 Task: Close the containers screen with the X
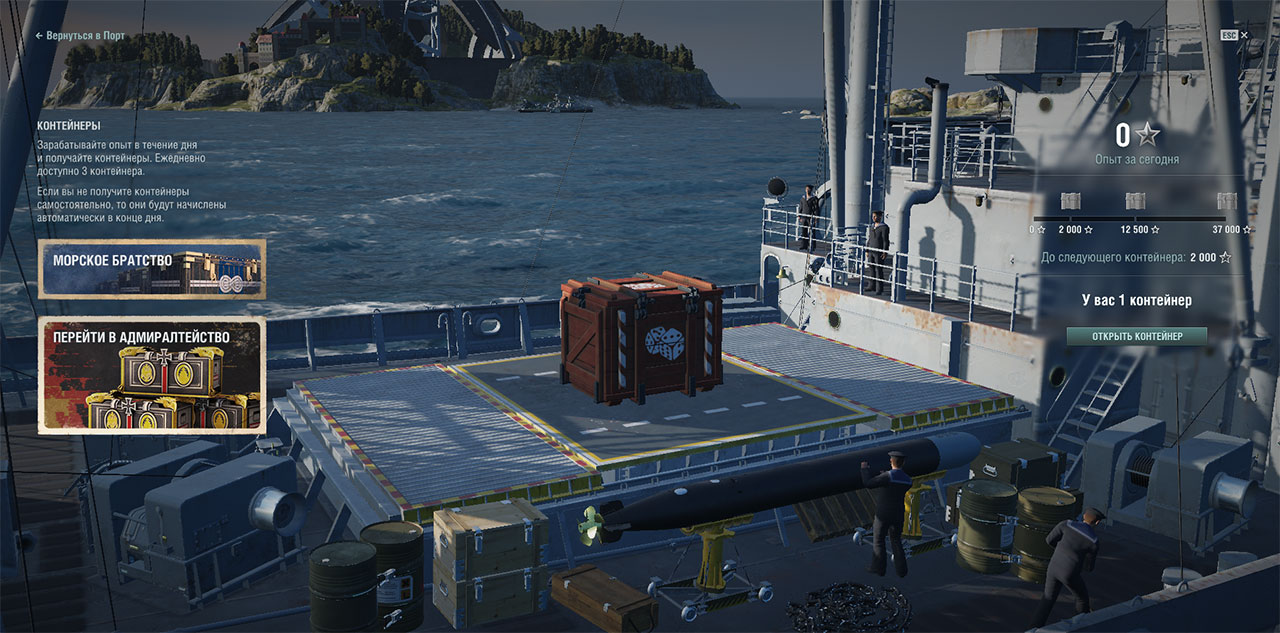(x=1245, y=35)
